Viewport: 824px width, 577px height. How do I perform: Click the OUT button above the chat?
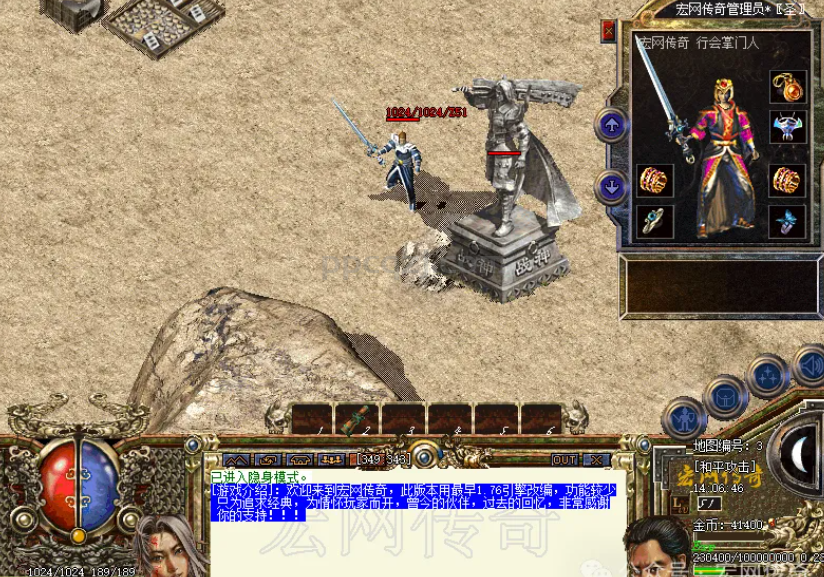565,460
